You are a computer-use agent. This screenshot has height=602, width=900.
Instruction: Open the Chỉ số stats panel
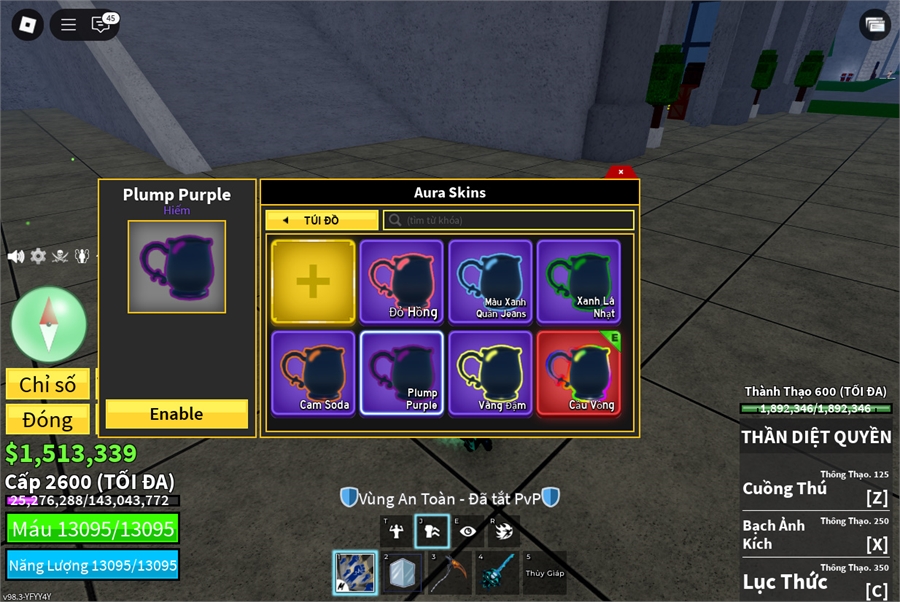(48, 385)
